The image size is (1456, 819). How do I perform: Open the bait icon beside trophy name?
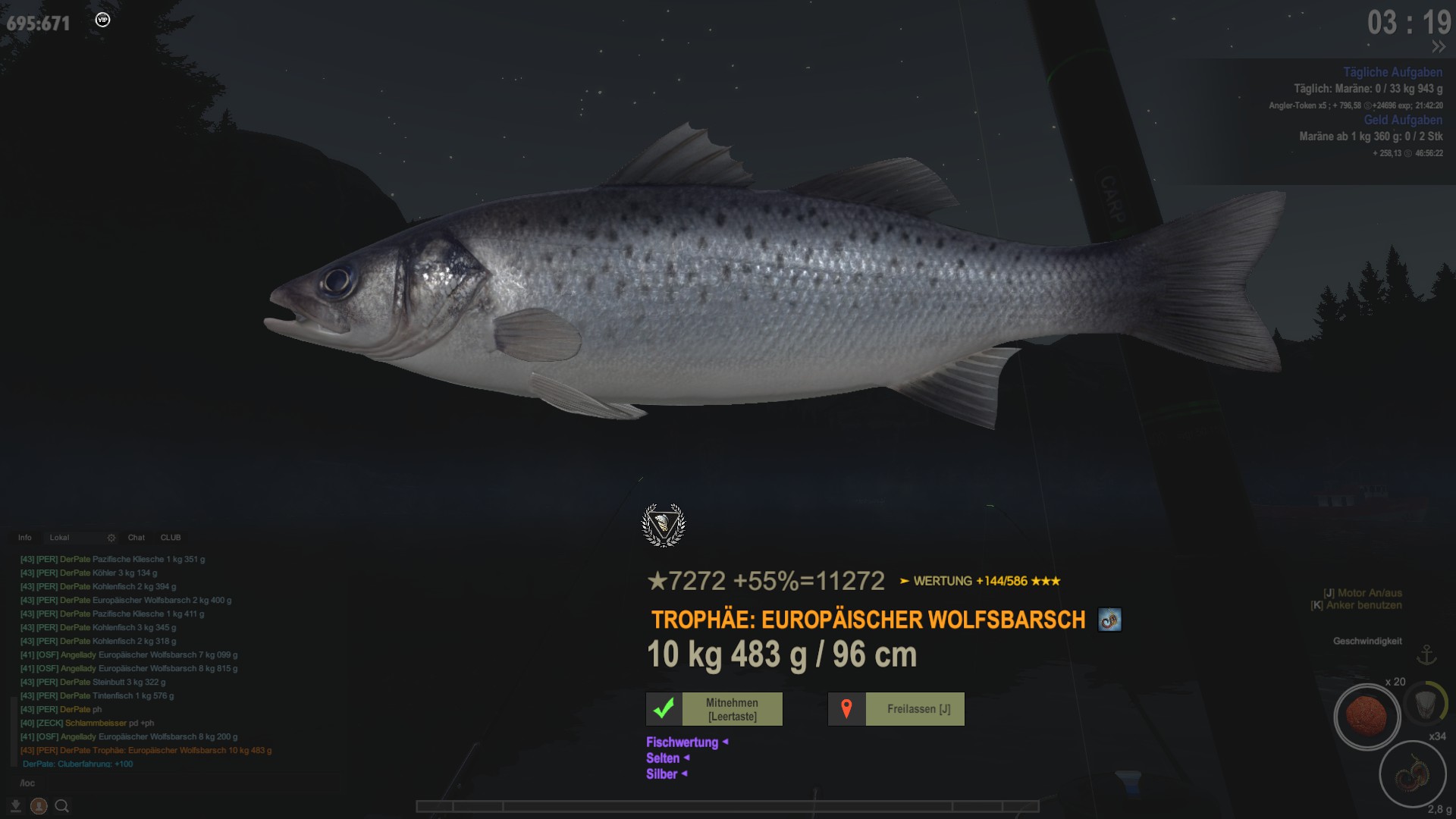[1109, 620]
